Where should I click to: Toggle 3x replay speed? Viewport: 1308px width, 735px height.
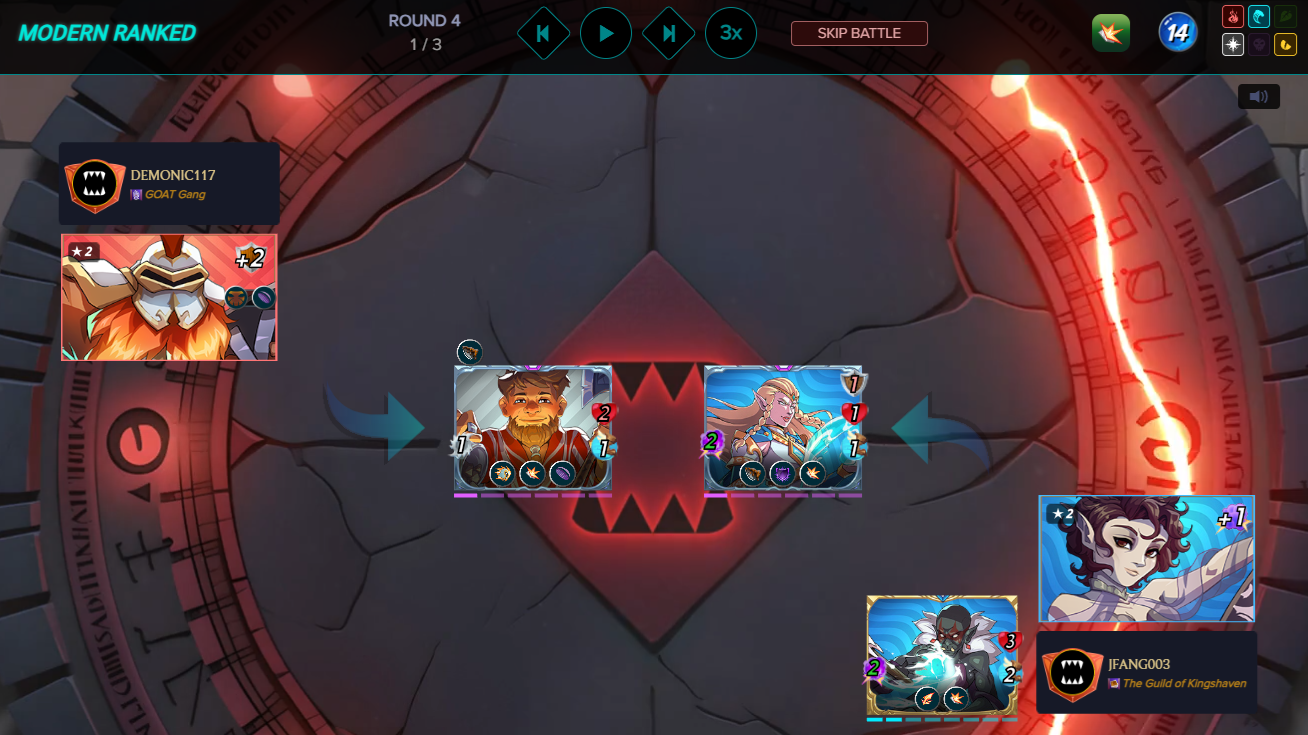(x=731, y=32)
